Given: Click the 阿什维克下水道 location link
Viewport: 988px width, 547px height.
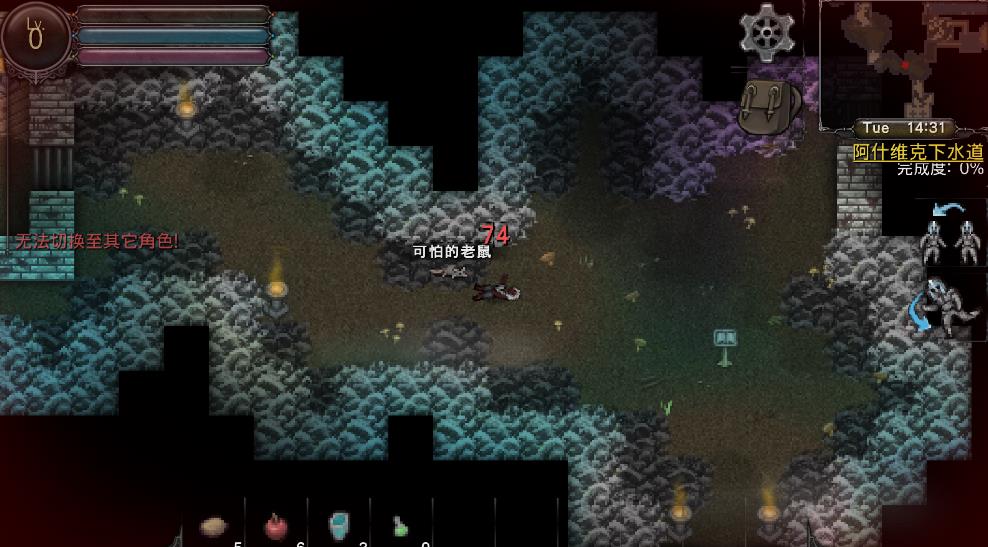Looking at the screenshot, I should coord(918,152).
